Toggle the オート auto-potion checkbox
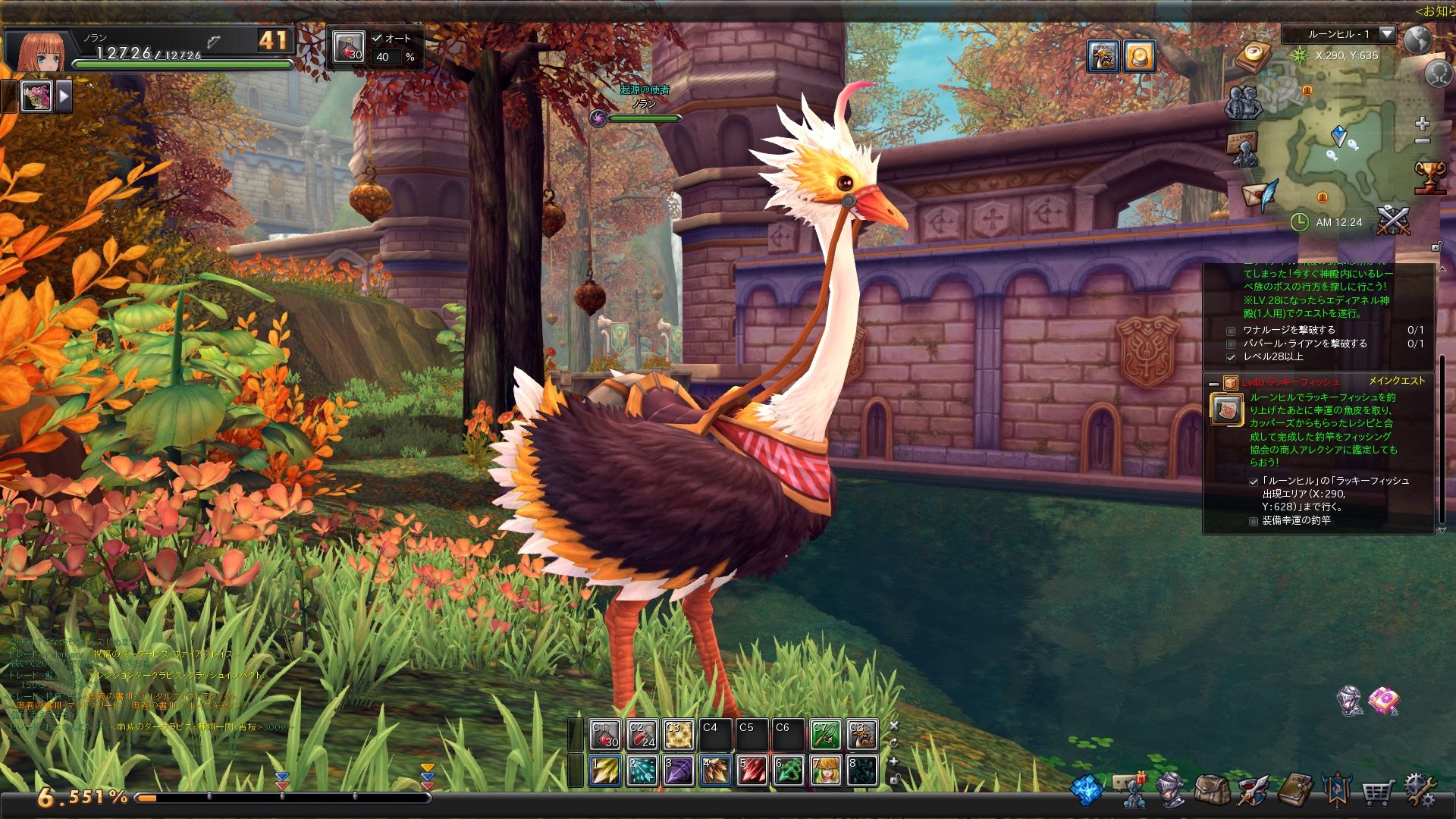Image resolution: width=1456 pixels, height=819 pixels. 378,39
